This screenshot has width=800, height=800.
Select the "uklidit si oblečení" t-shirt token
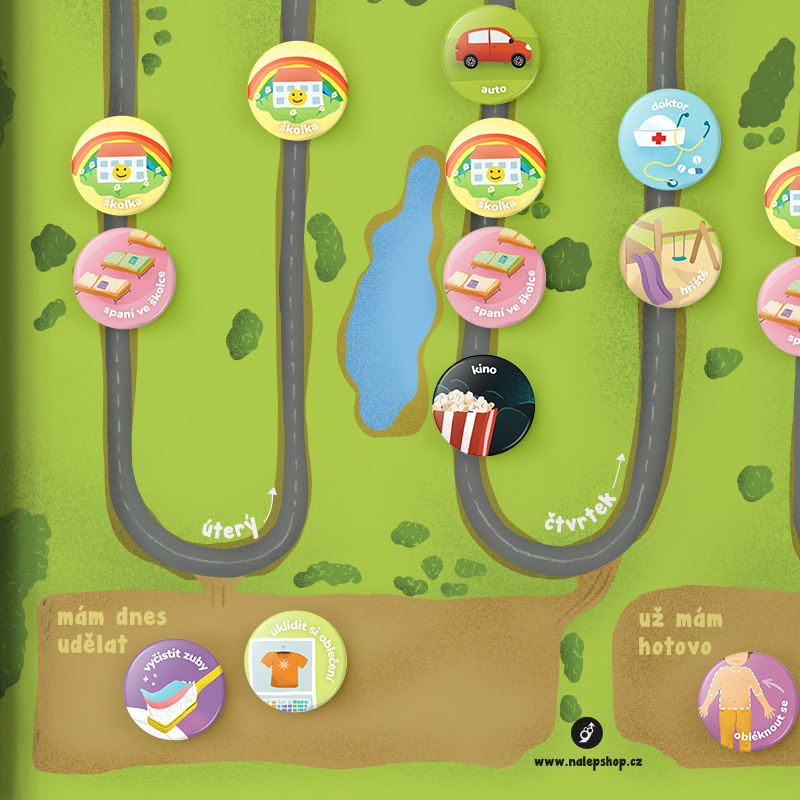pyautogui.click(x=295, y=661)
